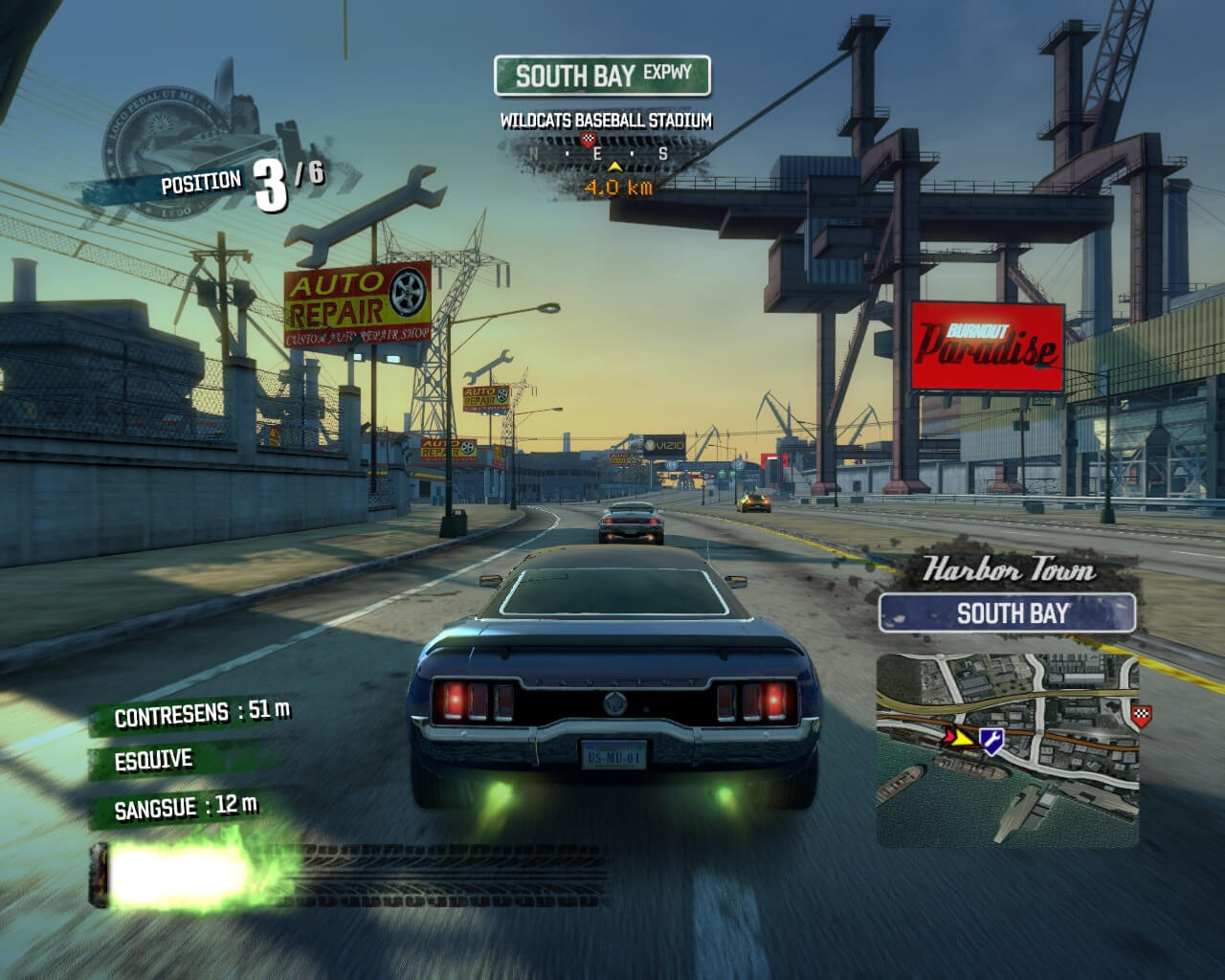Click the WILDCATS BASEBALL STADIUM destination label
This screenshot has width=1225, height=980.
[x=605, y=122]
